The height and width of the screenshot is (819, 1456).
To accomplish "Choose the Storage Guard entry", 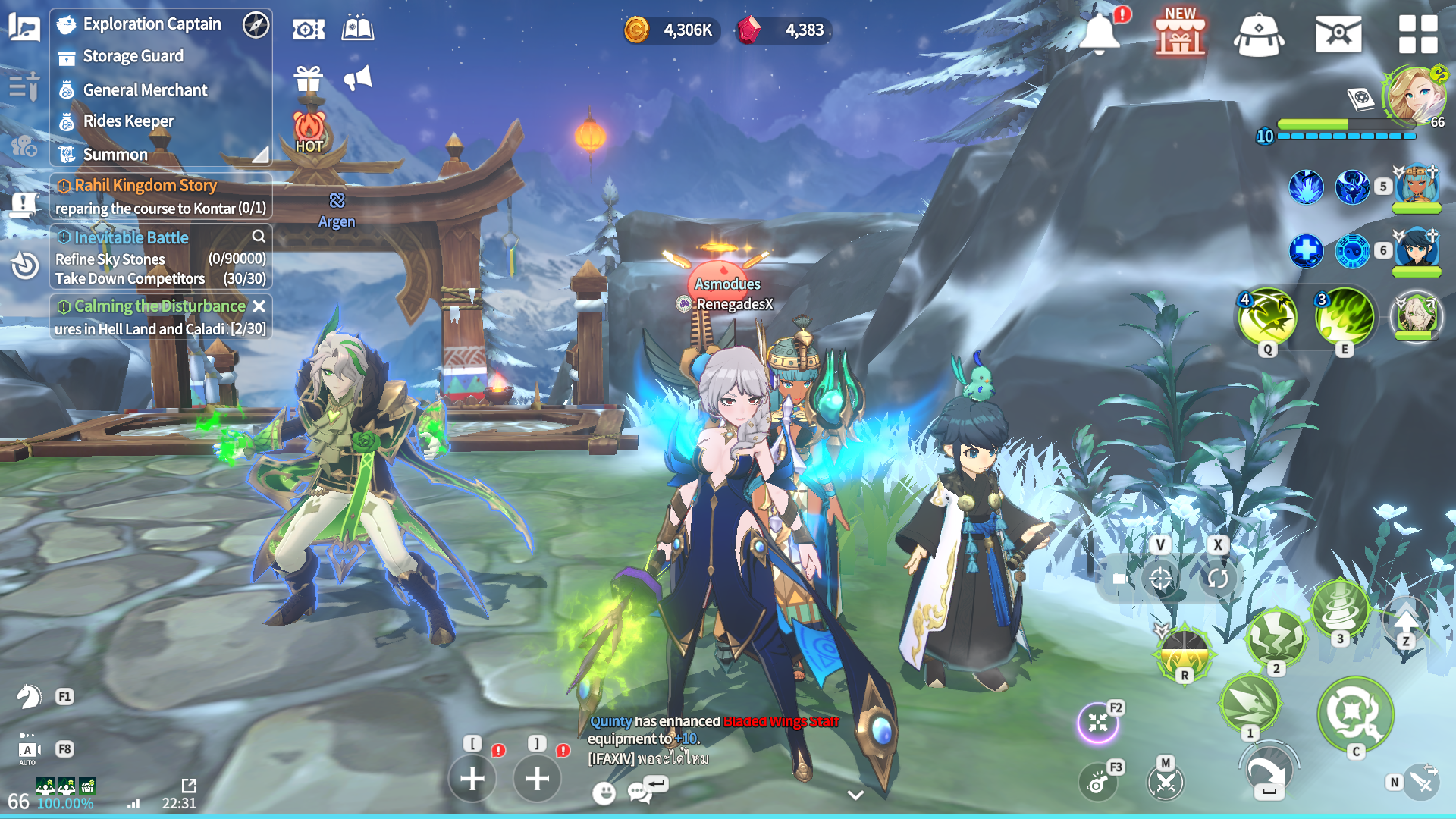I will tap(133, 56).
